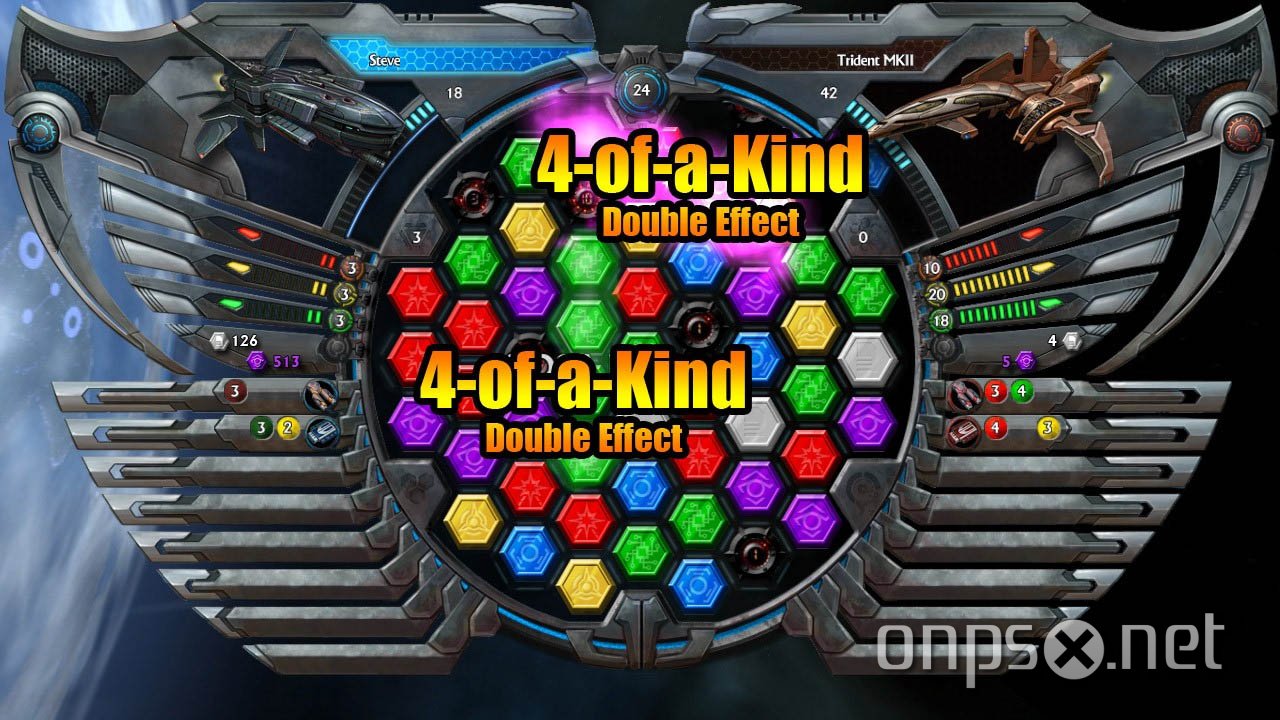The image size is (1280, 720).
Task: Click the Steve nameplate above the blue health bar
Action: pyautogui.click(x=384, y=60)
